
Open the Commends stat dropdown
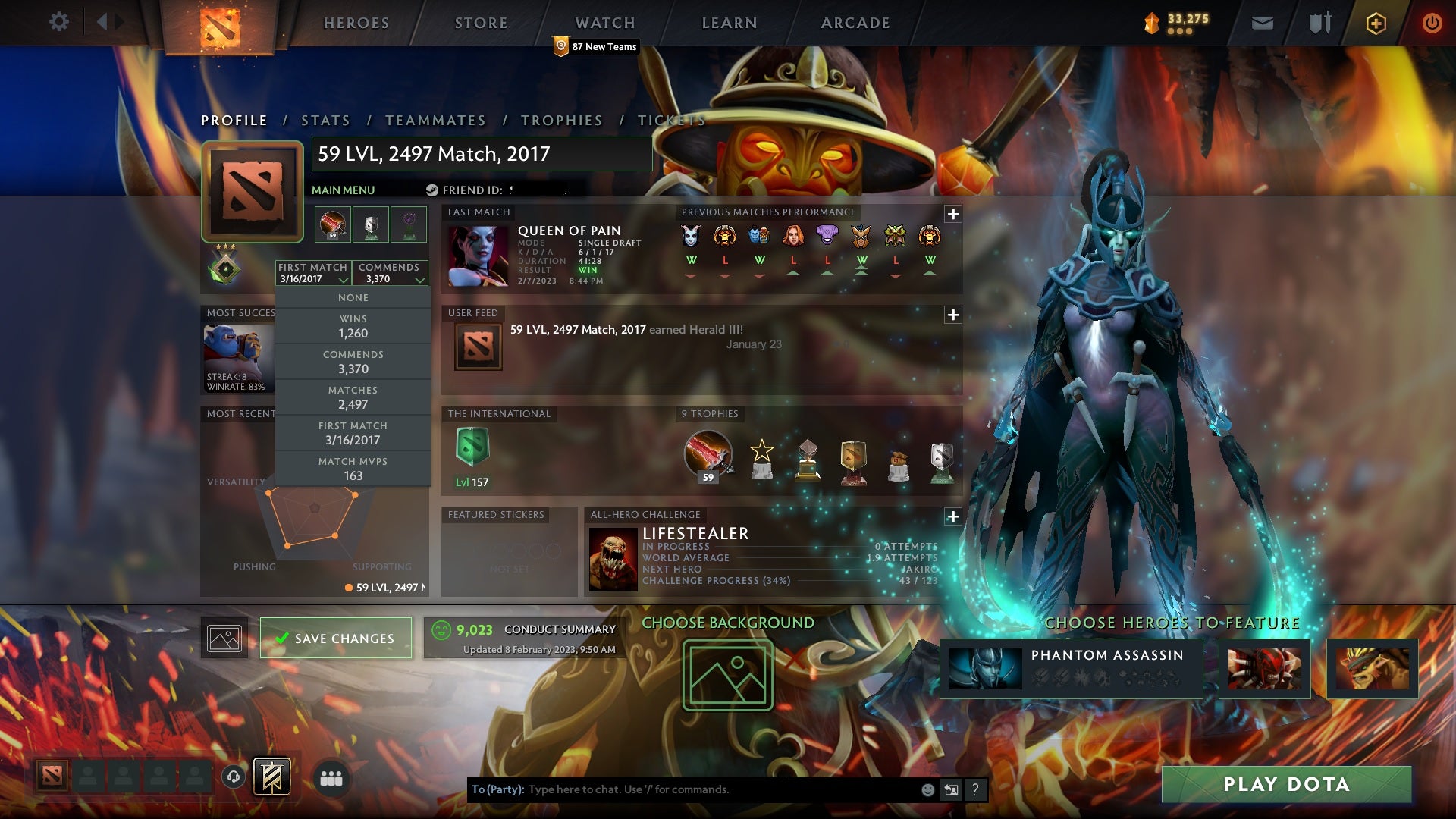pos(390,273)
